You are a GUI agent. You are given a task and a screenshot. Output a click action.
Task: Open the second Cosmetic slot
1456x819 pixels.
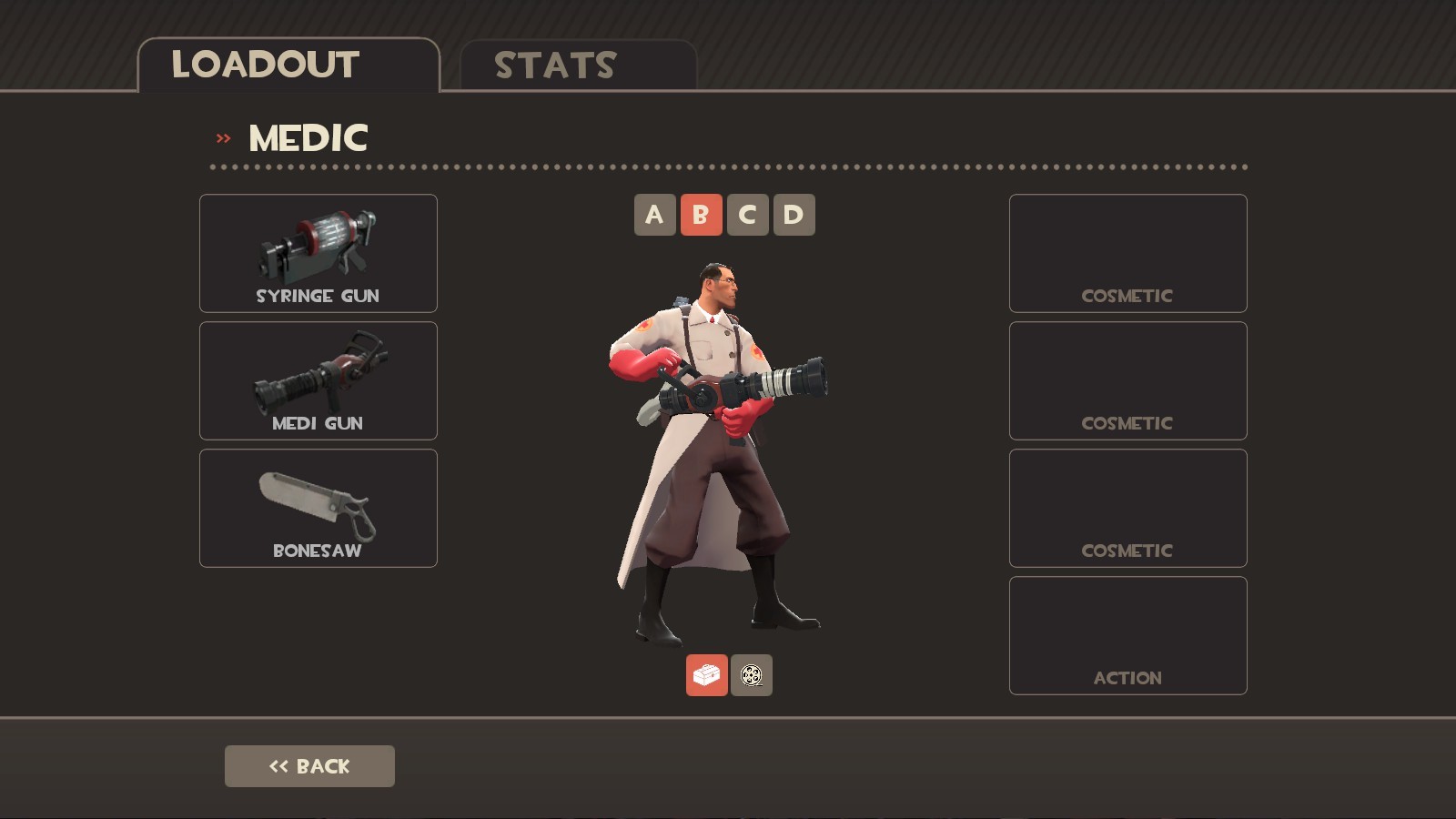[1127, 380]
